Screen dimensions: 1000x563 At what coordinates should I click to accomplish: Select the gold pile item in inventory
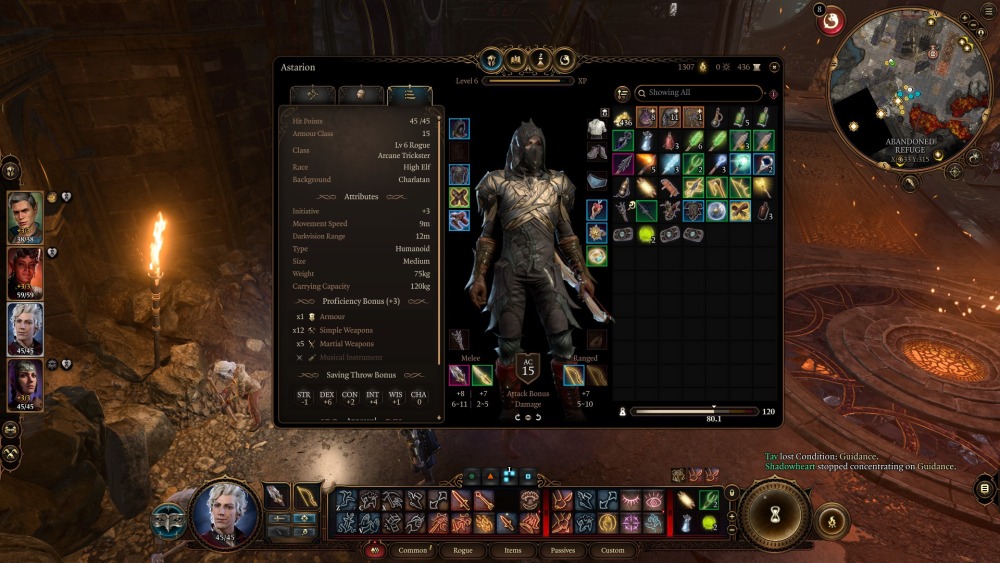[623, 118]
